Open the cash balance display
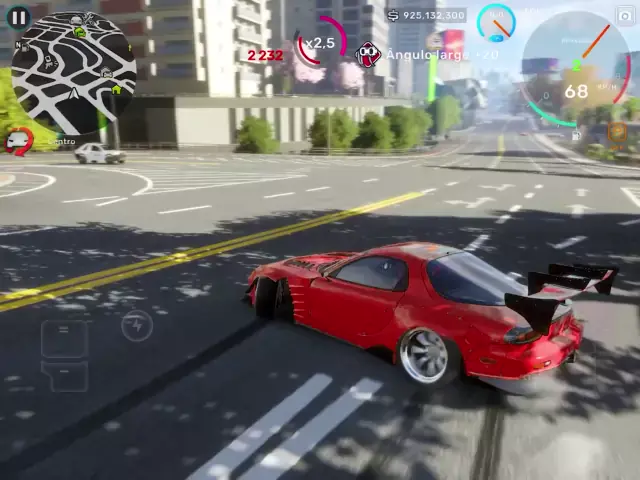The image size is (640, 480). click(426, 15)
